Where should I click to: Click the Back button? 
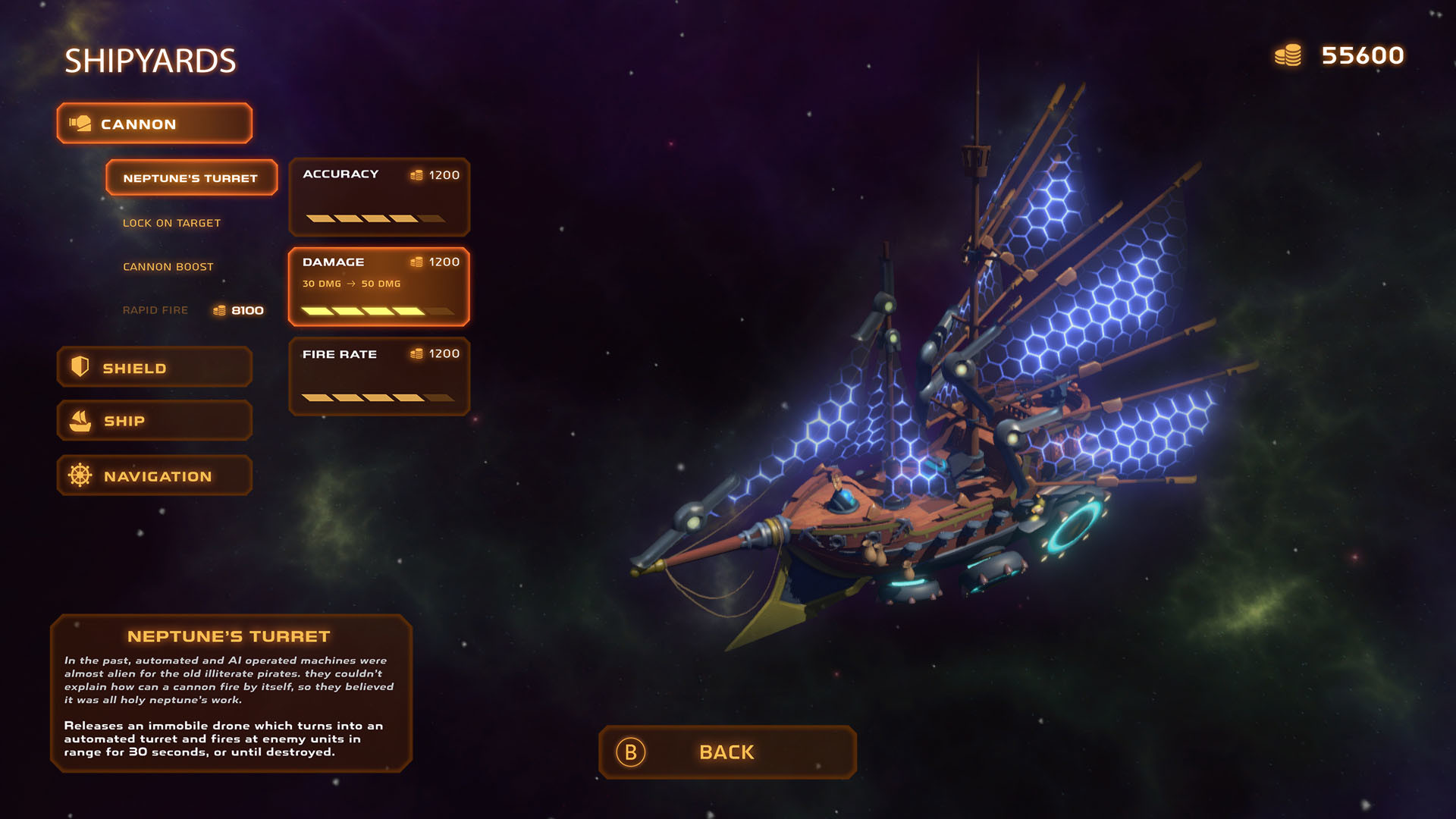(x=726, y=752)
